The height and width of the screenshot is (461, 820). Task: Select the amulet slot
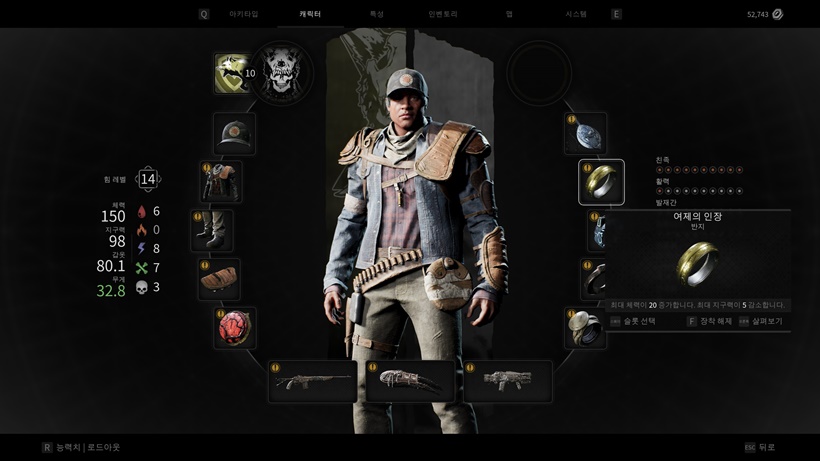click(585, 133)
